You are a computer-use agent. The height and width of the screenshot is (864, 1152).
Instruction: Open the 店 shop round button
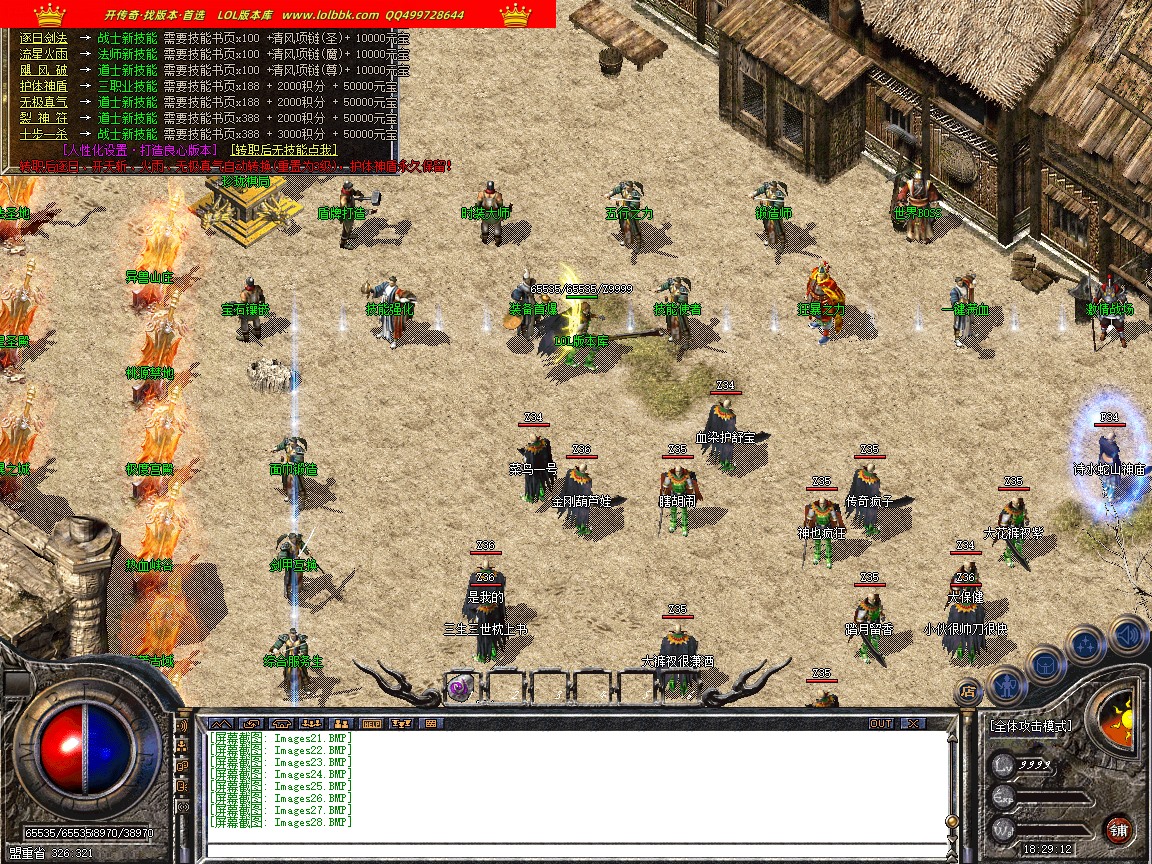click(x=967, y=690)
